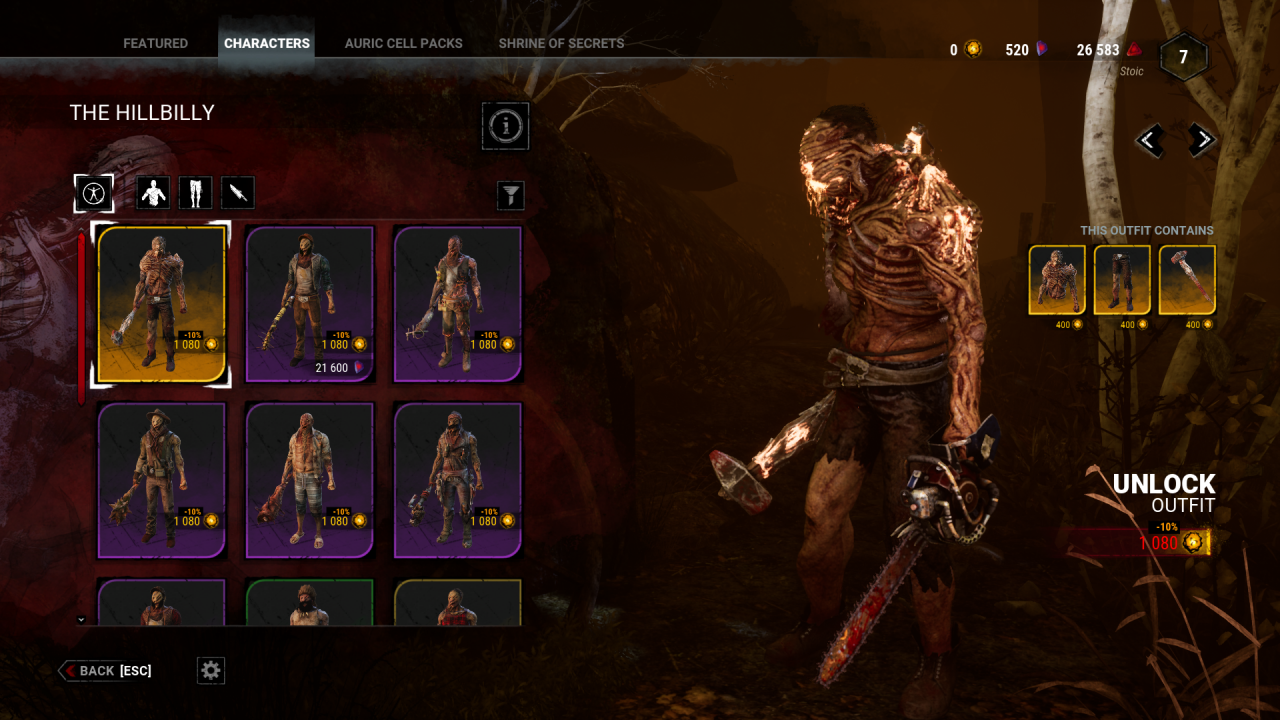Open the SHRINE OF SECRETS tab
1280x720 pixels.
click(x=561, y=43)
